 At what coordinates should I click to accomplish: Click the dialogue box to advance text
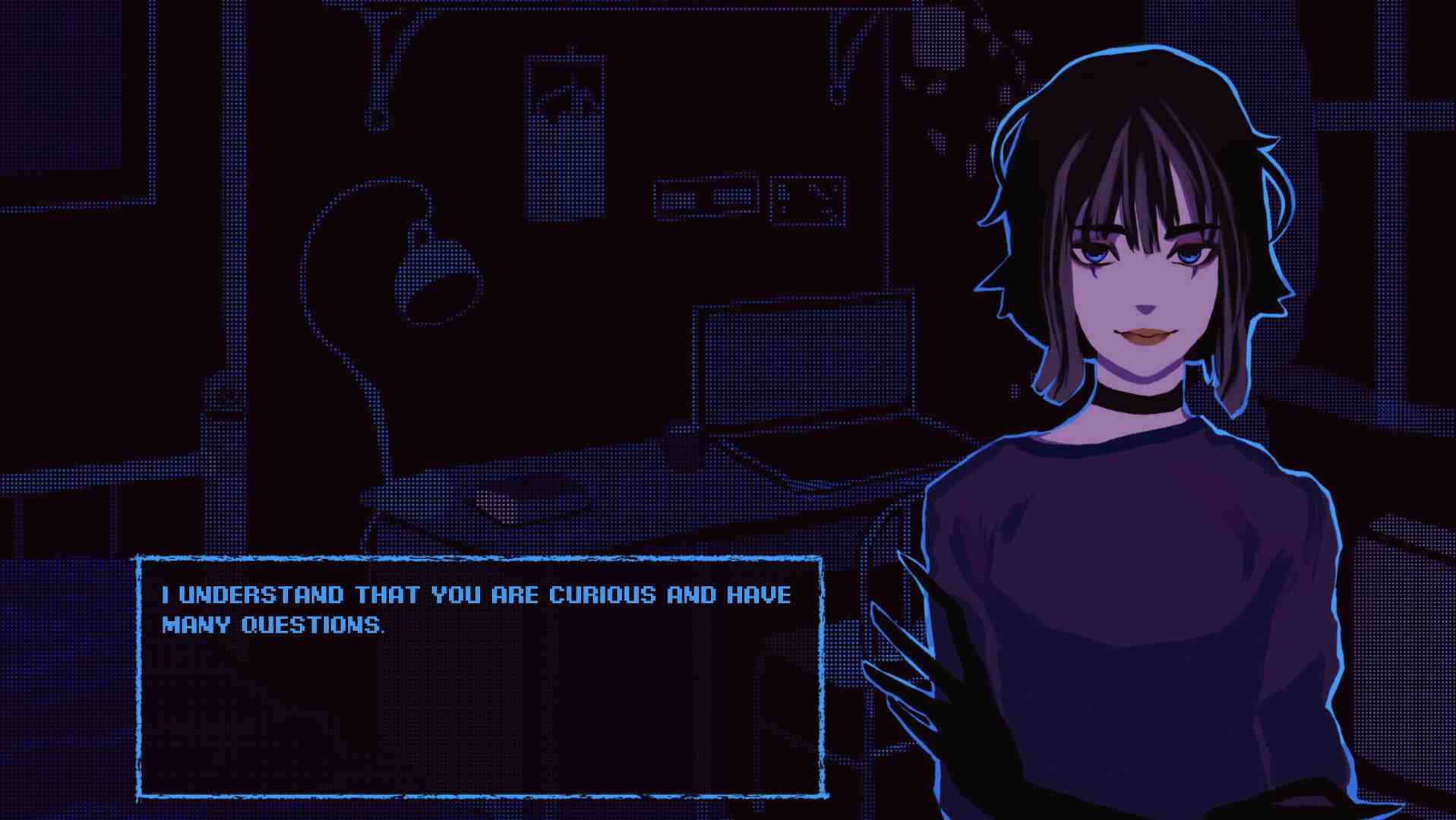pyautogui.click(x=480, y=677)
